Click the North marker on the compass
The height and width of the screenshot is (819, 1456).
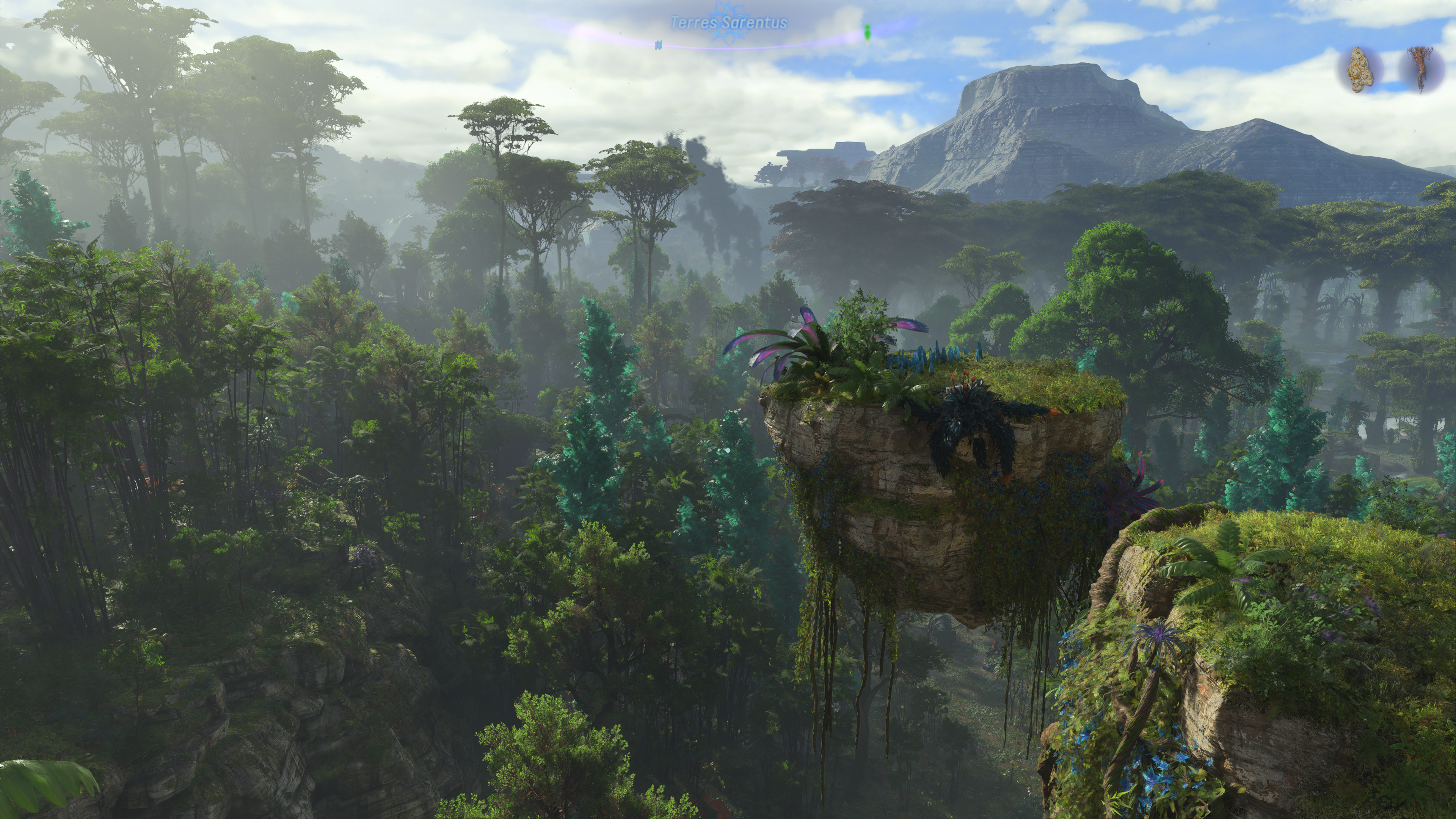click(659, 45)
